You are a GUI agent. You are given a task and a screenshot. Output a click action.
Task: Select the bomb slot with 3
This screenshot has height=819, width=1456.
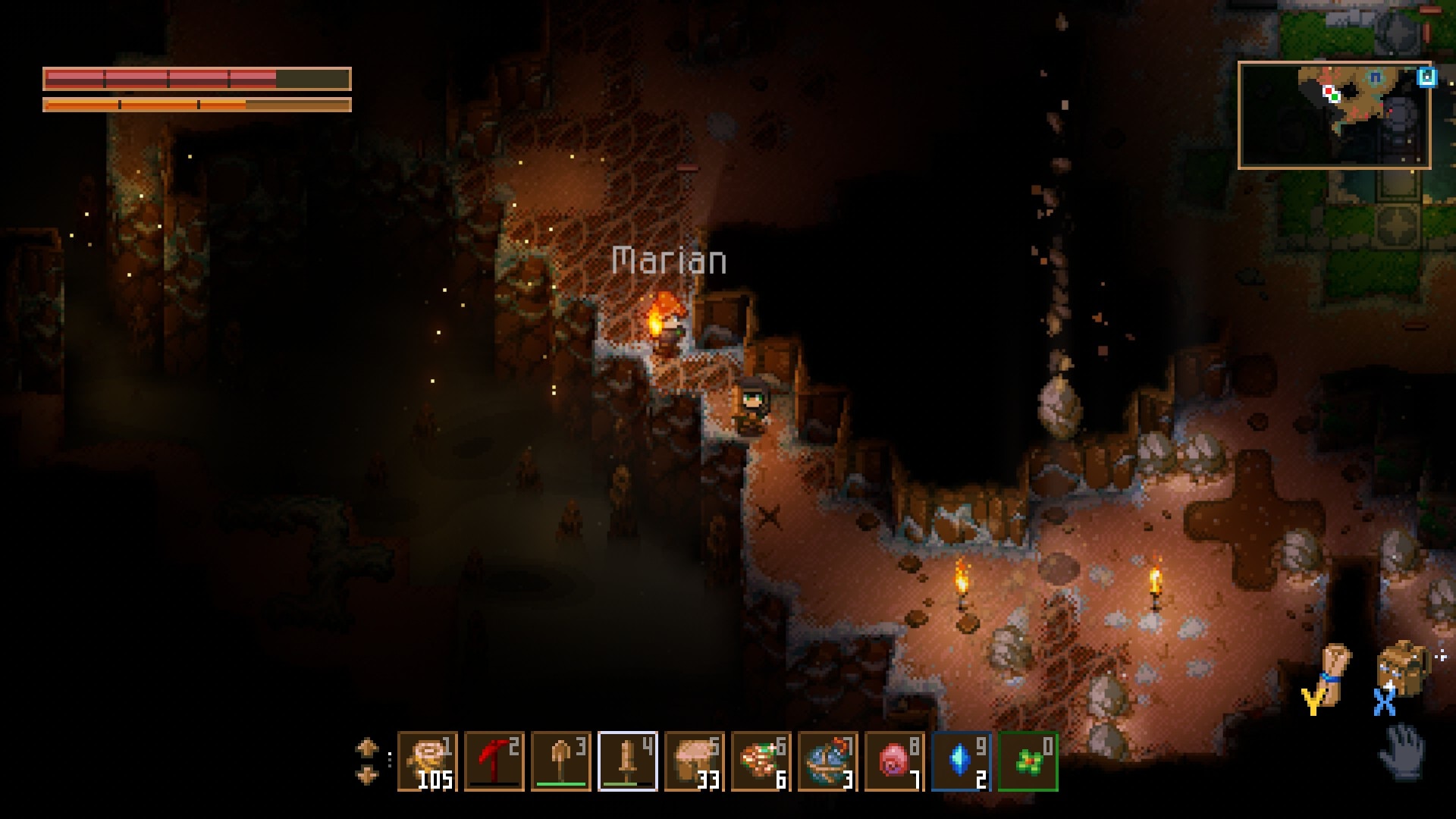(x=827, y=761)
